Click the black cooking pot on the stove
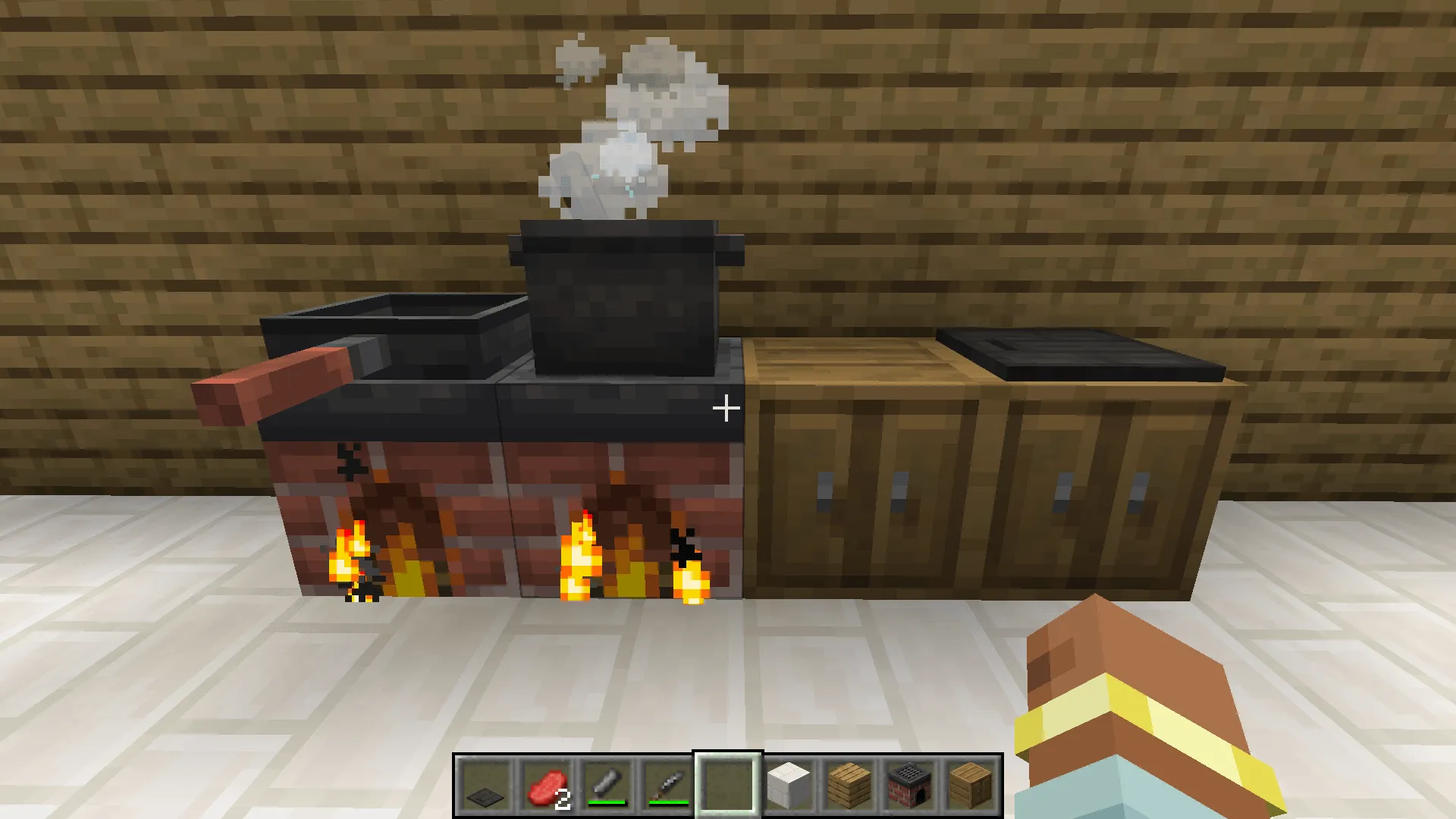The width and height of the screenshot is (1456, 819). [x=622, y=296]
